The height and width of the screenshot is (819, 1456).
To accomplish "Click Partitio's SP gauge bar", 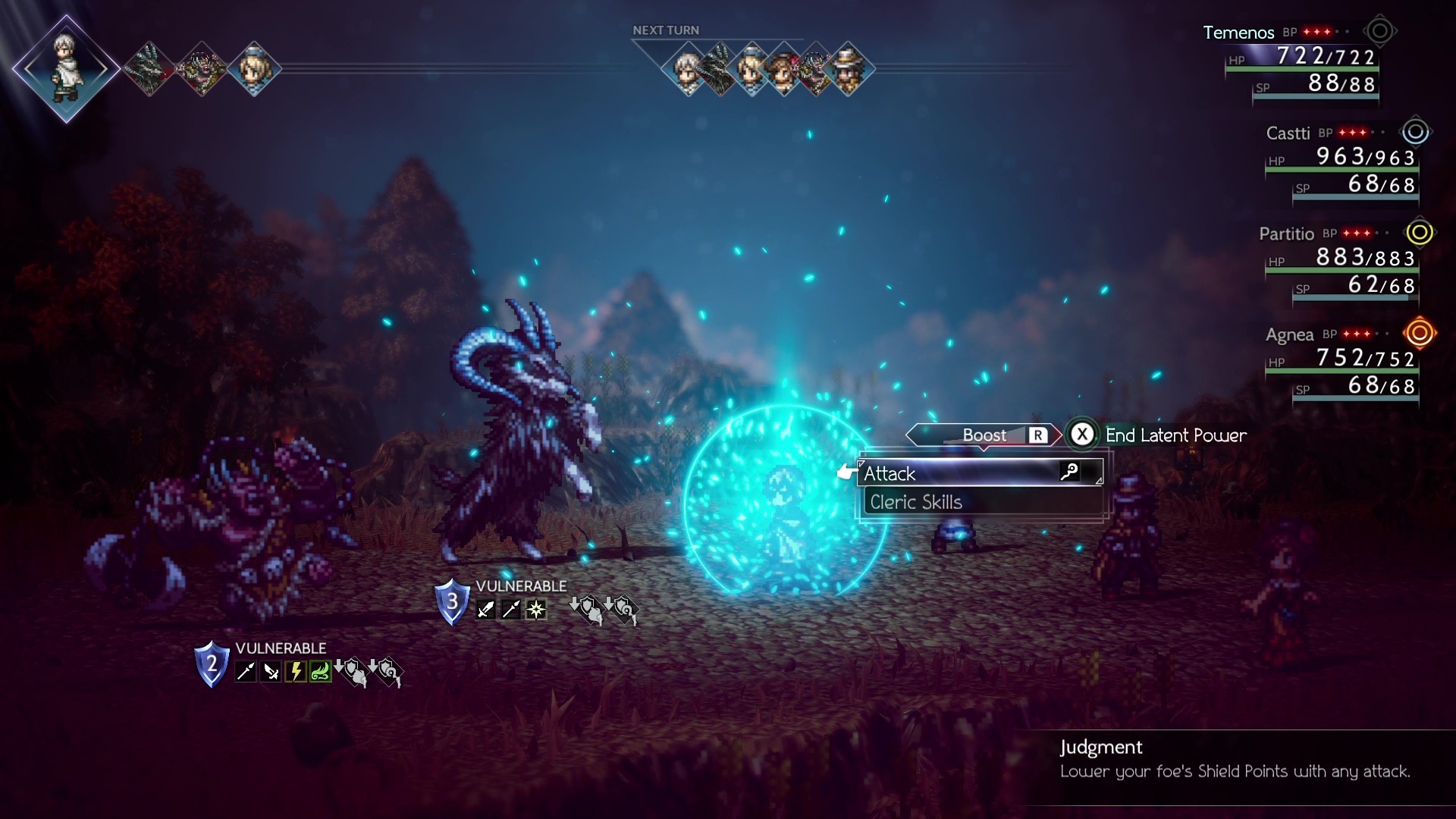I will click(x=1355, y=297).
